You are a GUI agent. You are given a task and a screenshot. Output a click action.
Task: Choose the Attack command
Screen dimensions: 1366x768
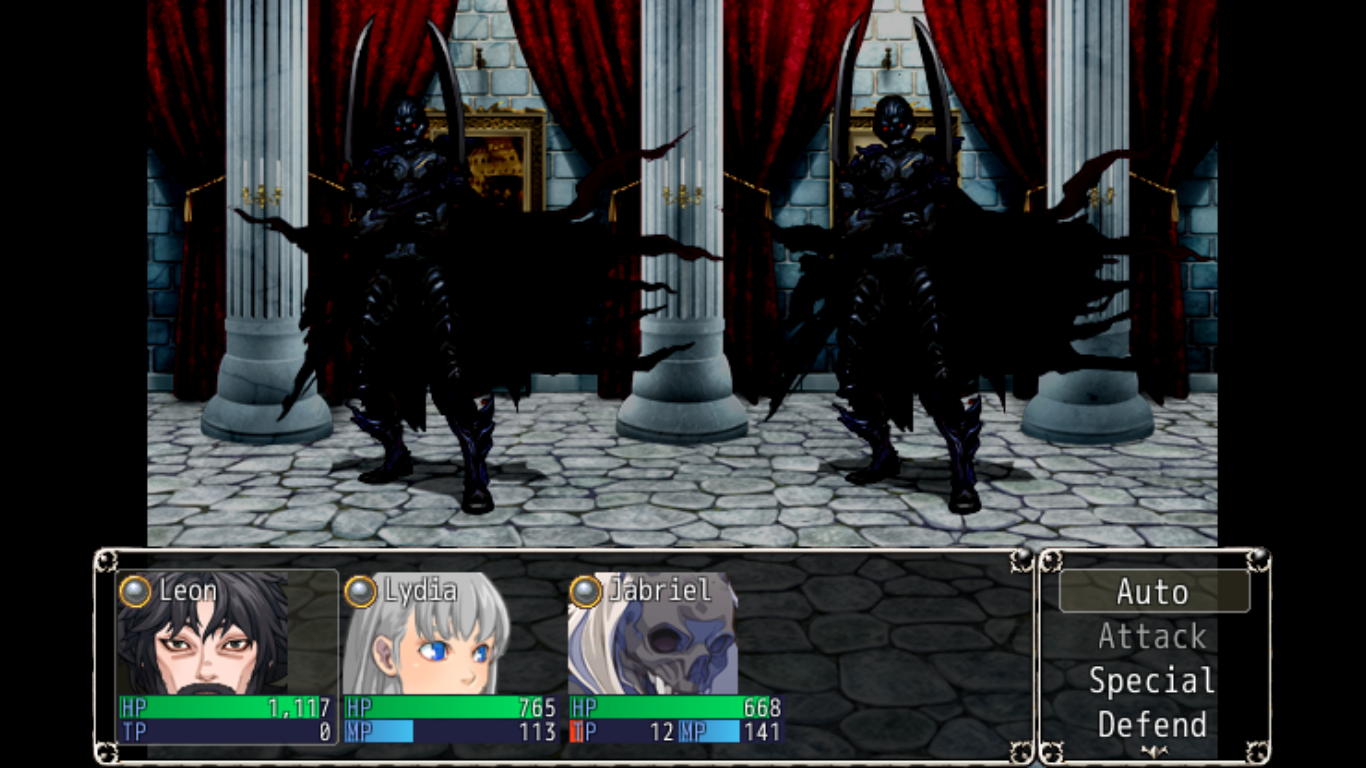[1151, 636]
